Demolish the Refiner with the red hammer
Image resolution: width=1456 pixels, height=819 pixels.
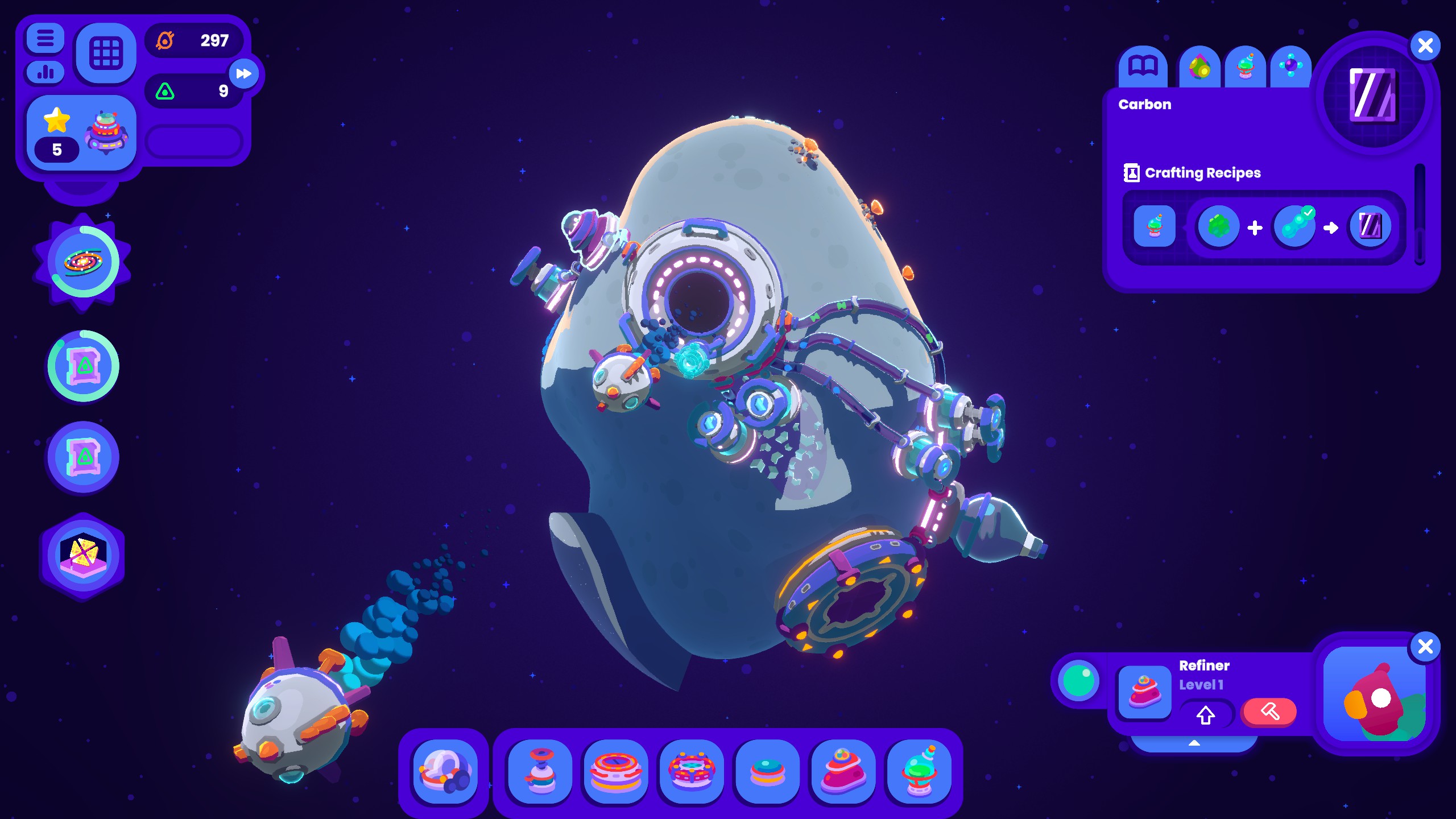point(1269,712)
